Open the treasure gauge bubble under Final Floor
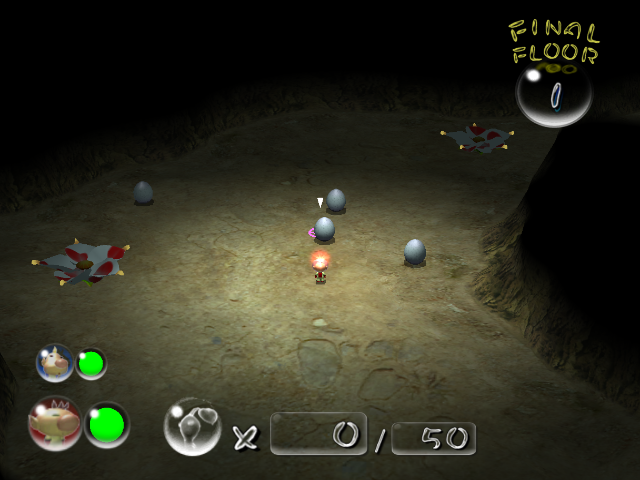640x480 pixels. point(554,94)
